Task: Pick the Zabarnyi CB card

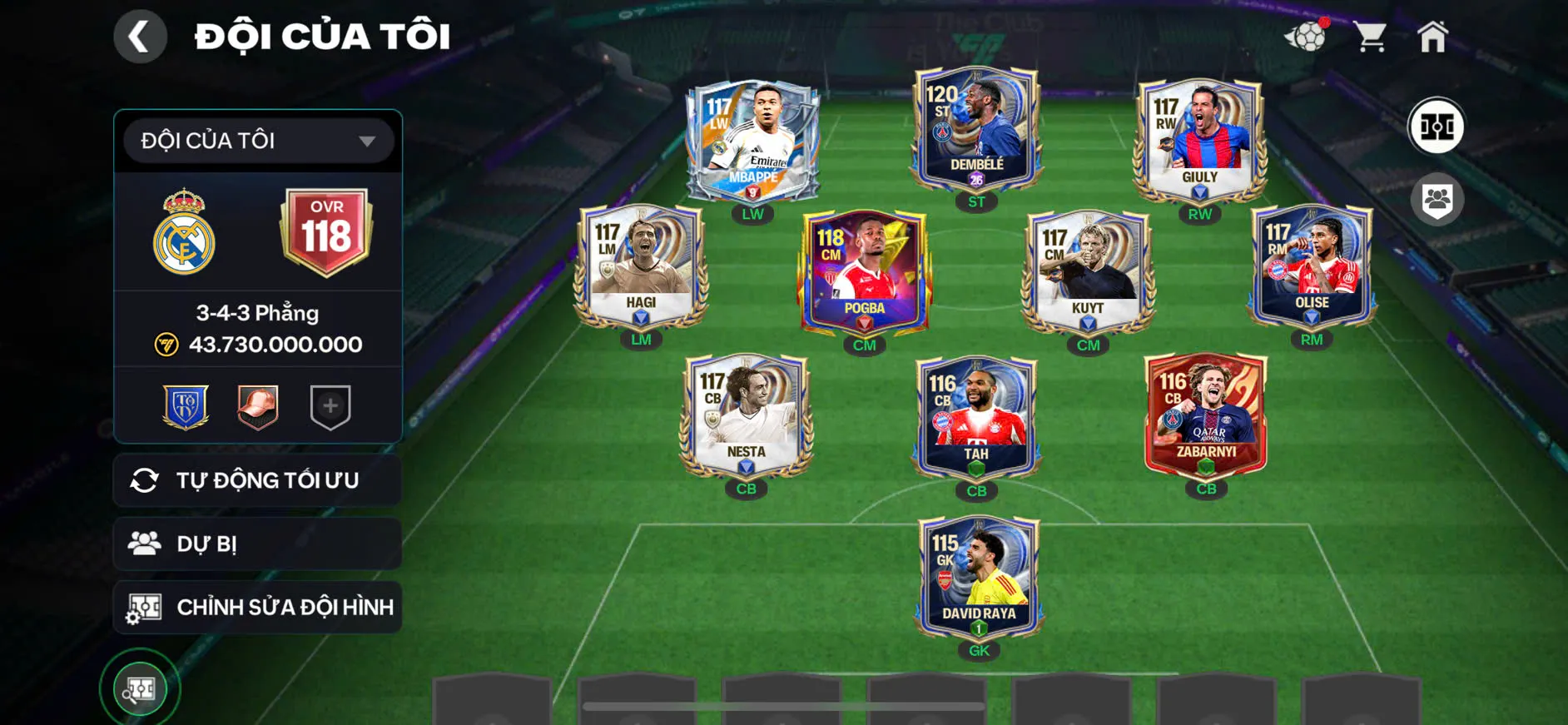Action: coord(1206,416)
